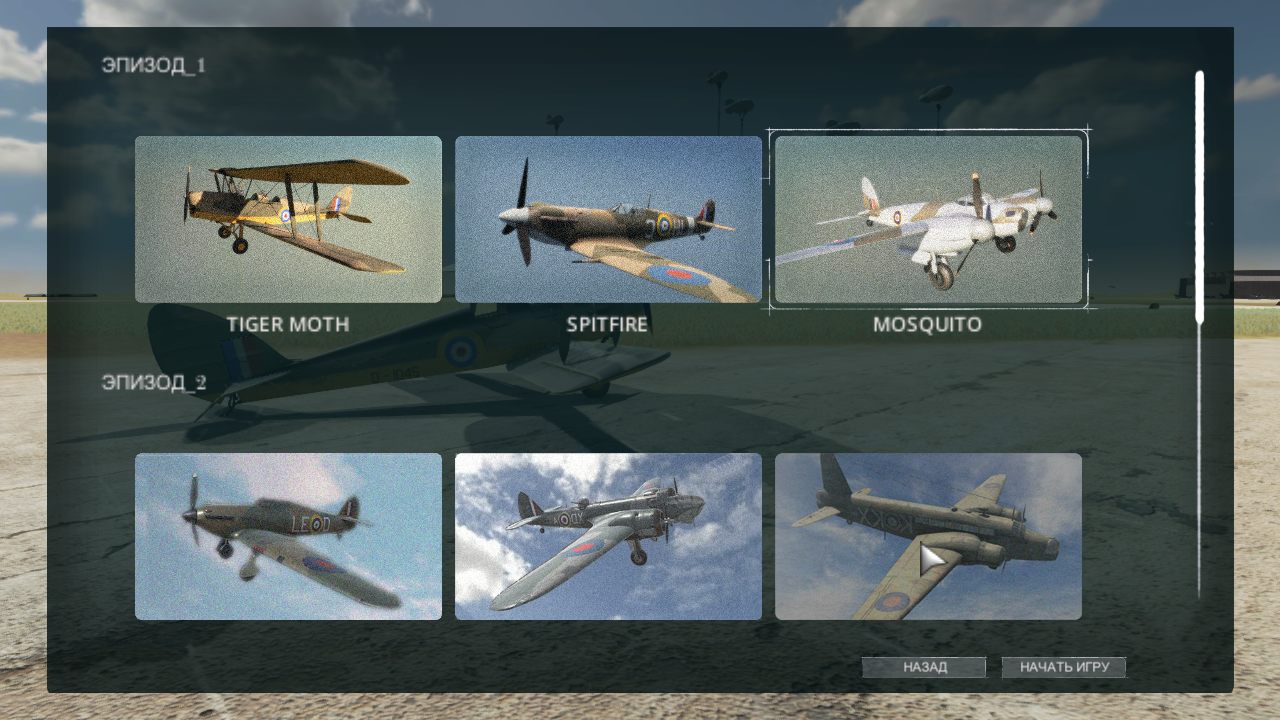
Task: Pick the twin-engine bomber with K-OY code
Action: tap(609, 537)
